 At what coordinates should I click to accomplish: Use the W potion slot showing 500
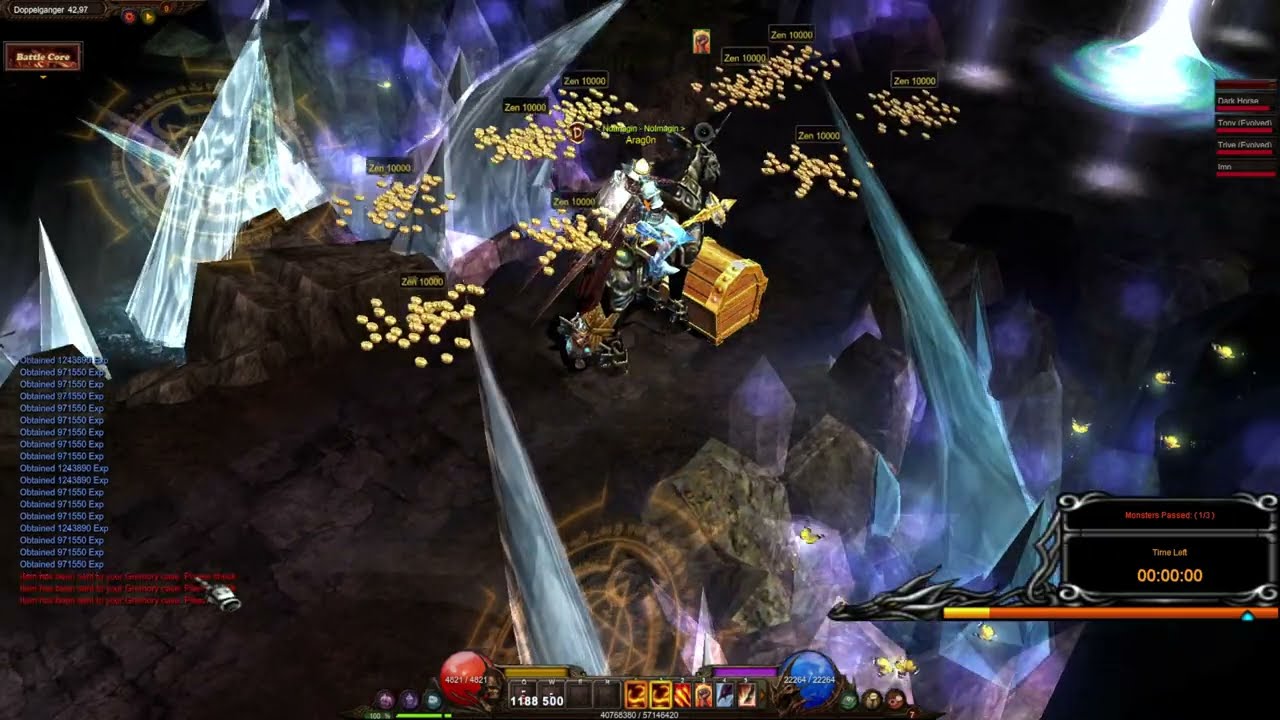tap(552, 695)
